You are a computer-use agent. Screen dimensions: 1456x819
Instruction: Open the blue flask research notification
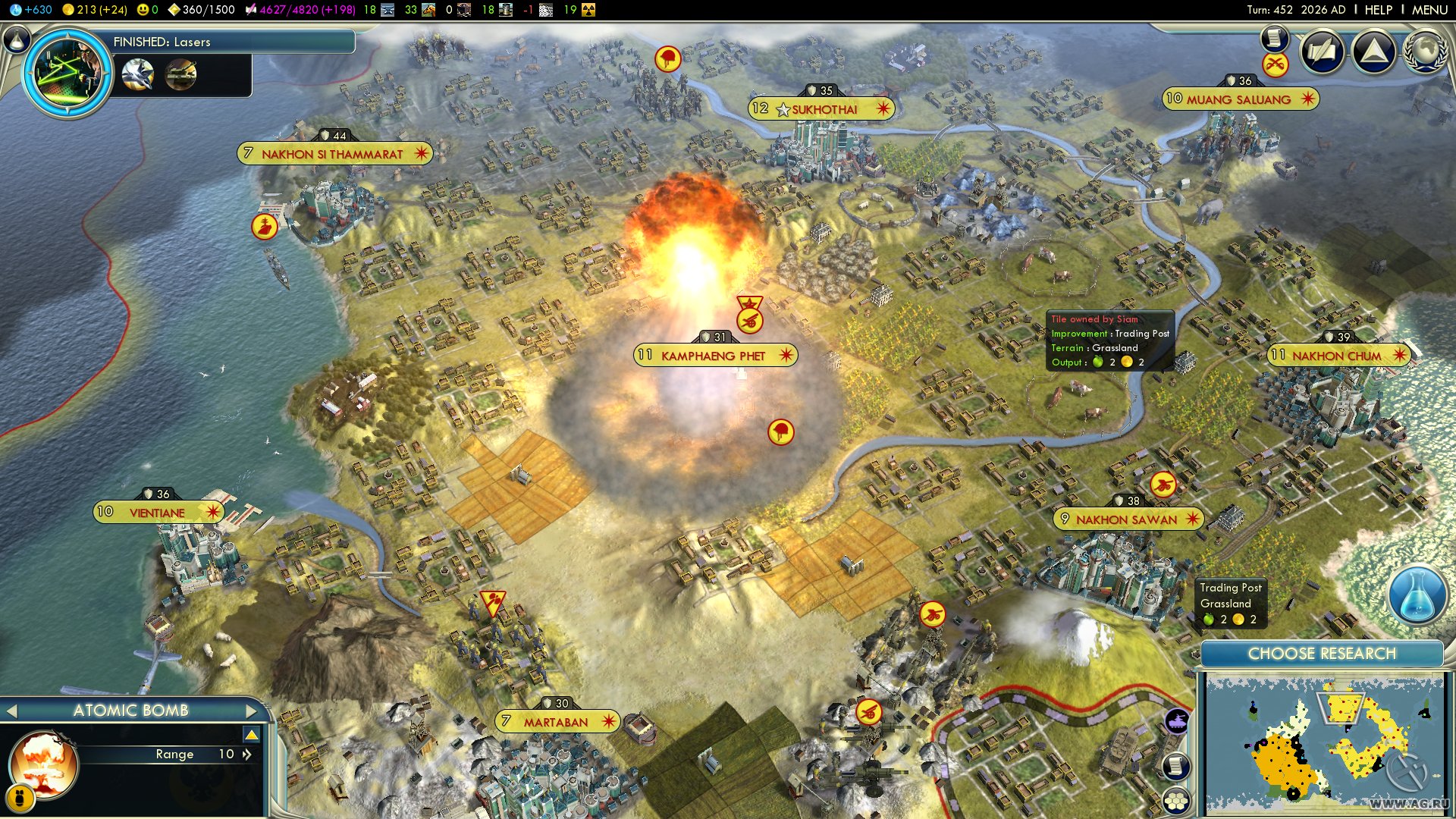(1417, 595)
